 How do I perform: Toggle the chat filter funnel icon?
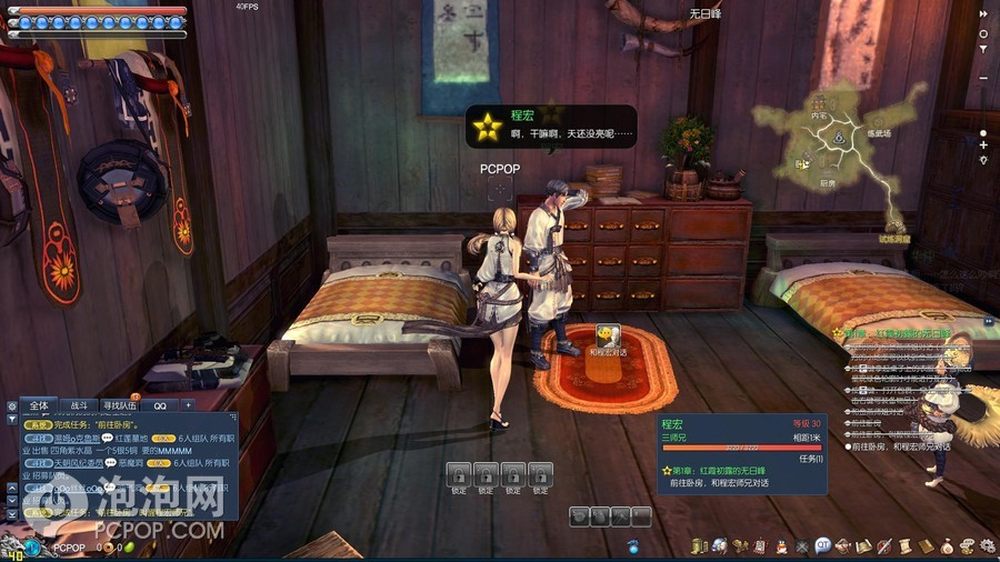click(12, 420)
